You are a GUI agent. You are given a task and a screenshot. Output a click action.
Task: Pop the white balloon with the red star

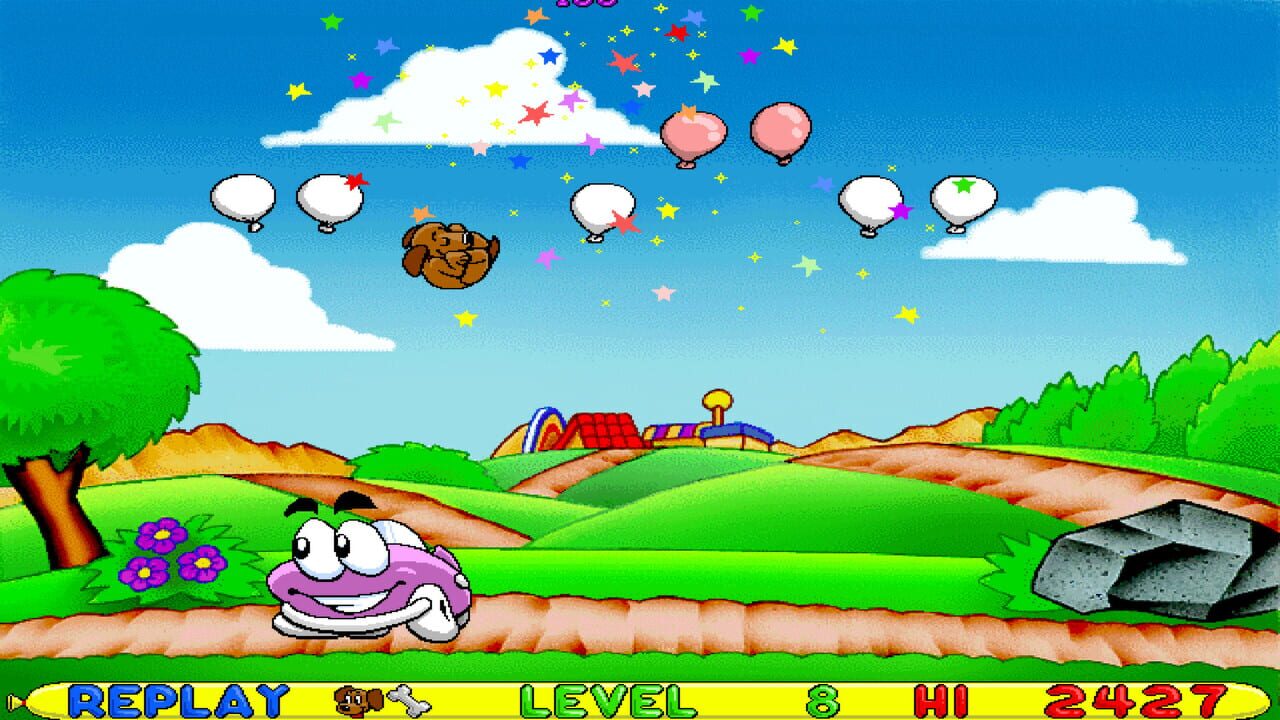click(330, 198)
